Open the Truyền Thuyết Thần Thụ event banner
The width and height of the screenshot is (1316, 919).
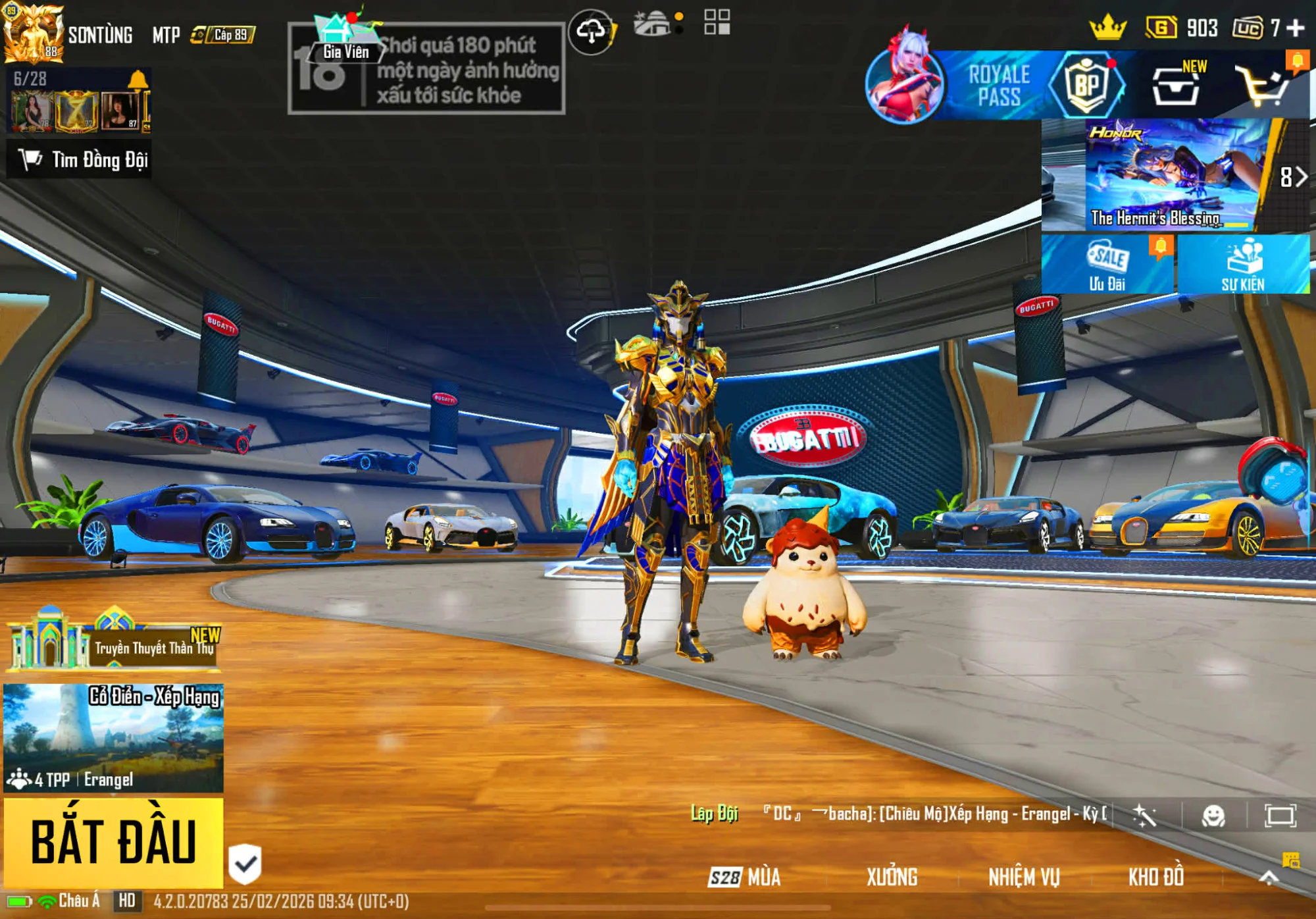113,645
